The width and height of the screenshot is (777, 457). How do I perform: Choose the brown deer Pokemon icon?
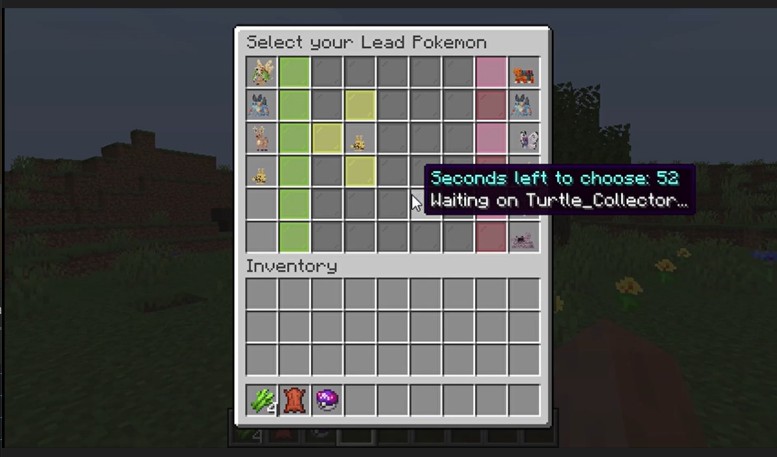coord(262,139)
